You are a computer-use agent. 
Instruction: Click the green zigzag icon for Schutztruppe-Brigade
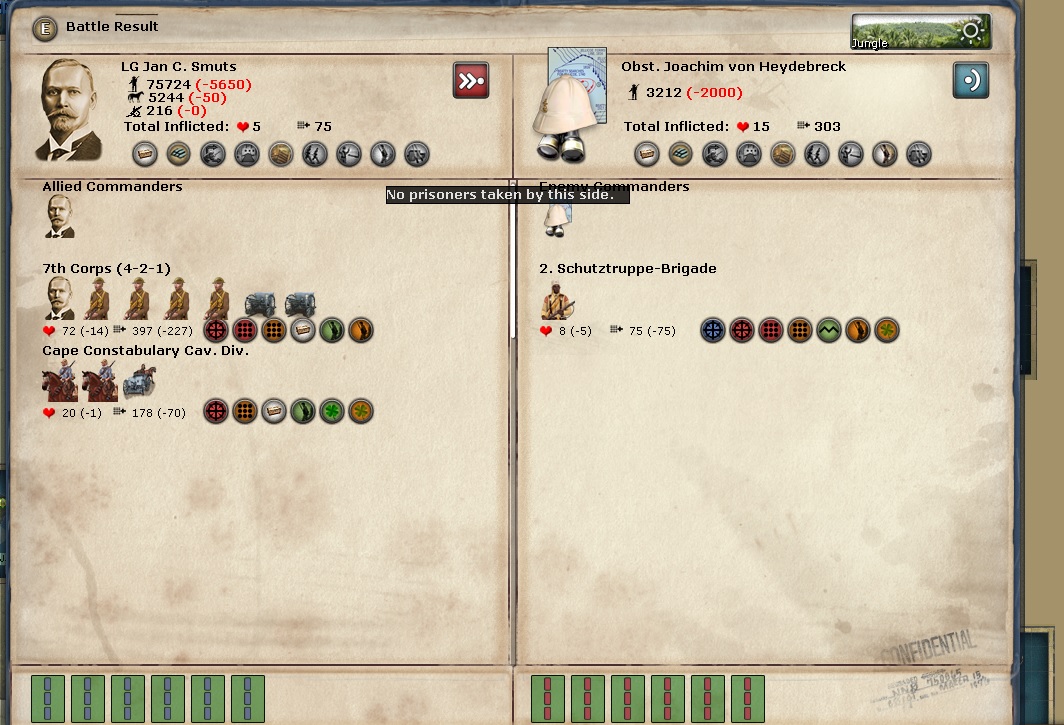(828, 330)
